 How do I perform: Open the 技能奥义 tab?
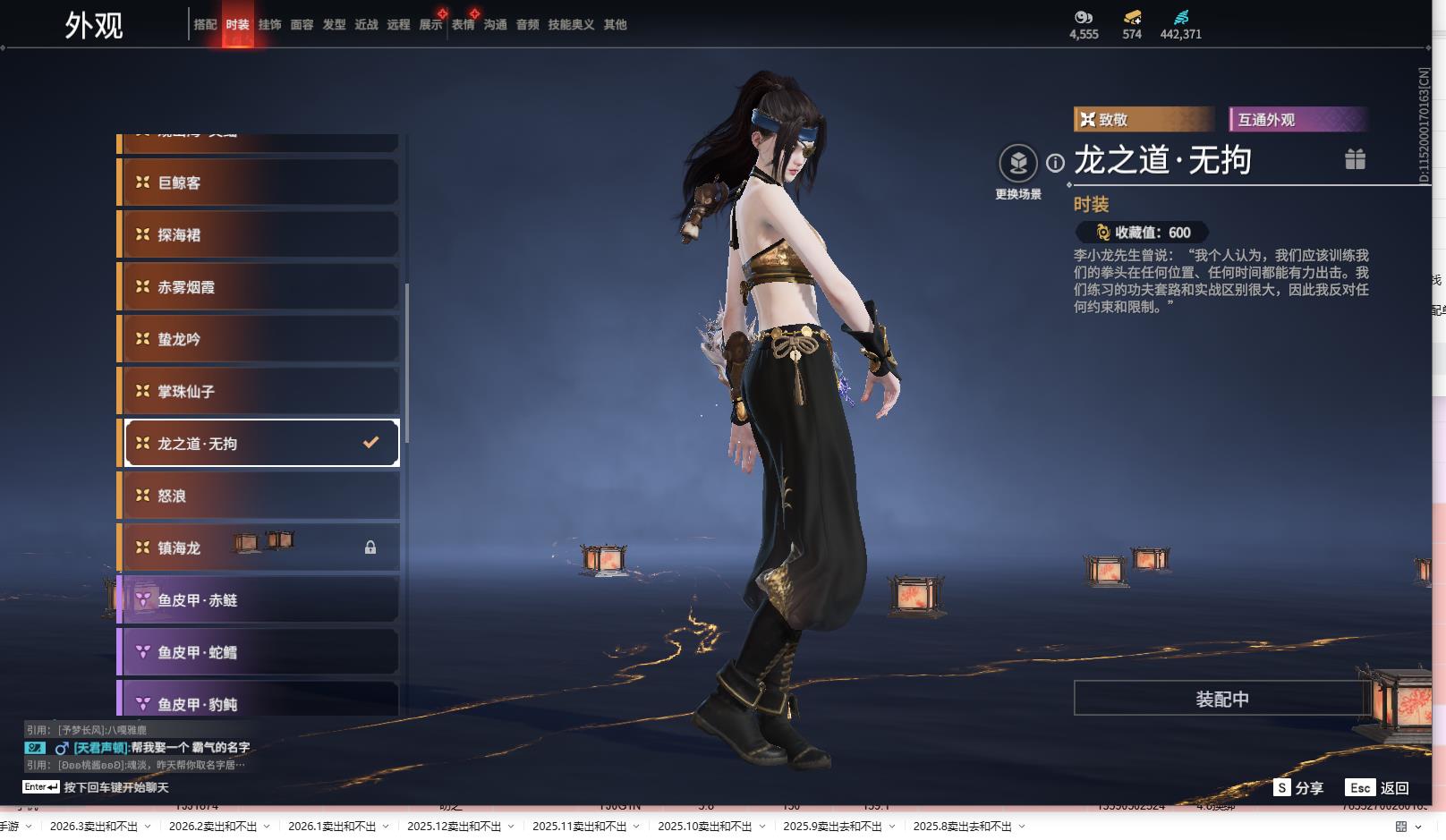pos(571,25)
